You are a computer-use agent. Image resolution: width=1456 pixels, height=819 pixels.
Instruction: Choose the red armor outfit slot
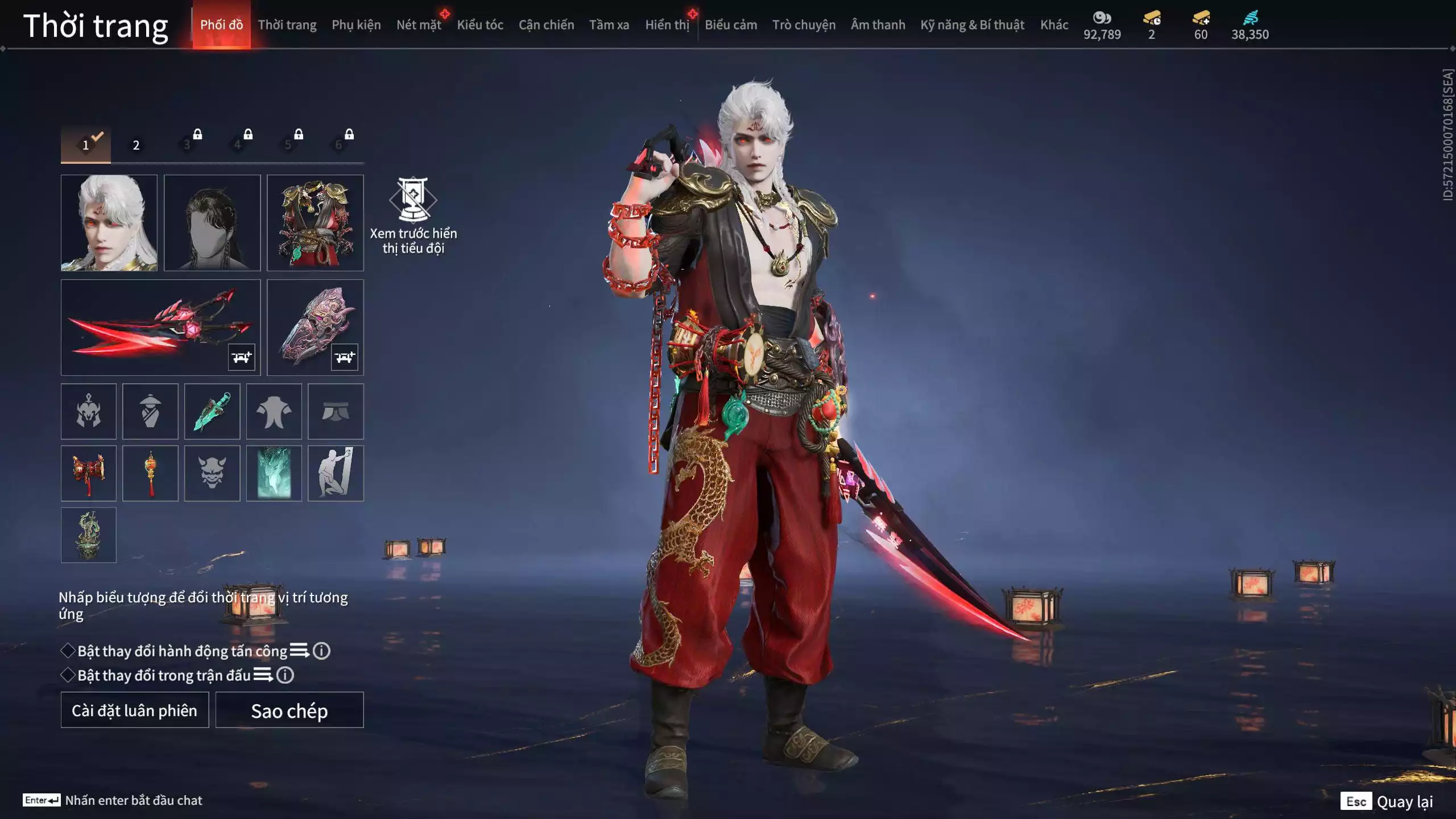(315, 222)
